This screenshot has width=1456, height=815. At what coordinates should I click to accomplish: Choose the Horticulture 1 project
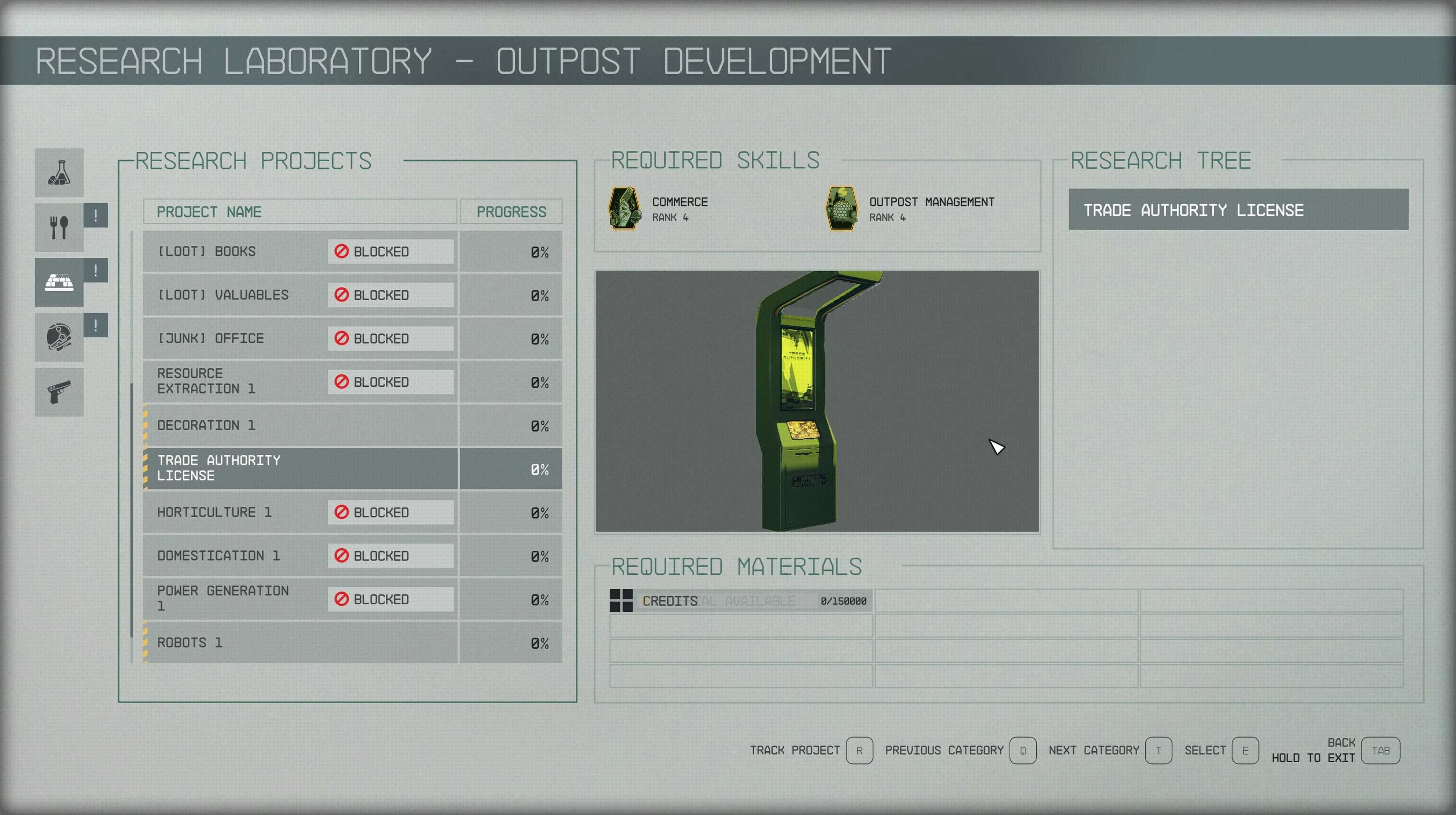(300, 512)
